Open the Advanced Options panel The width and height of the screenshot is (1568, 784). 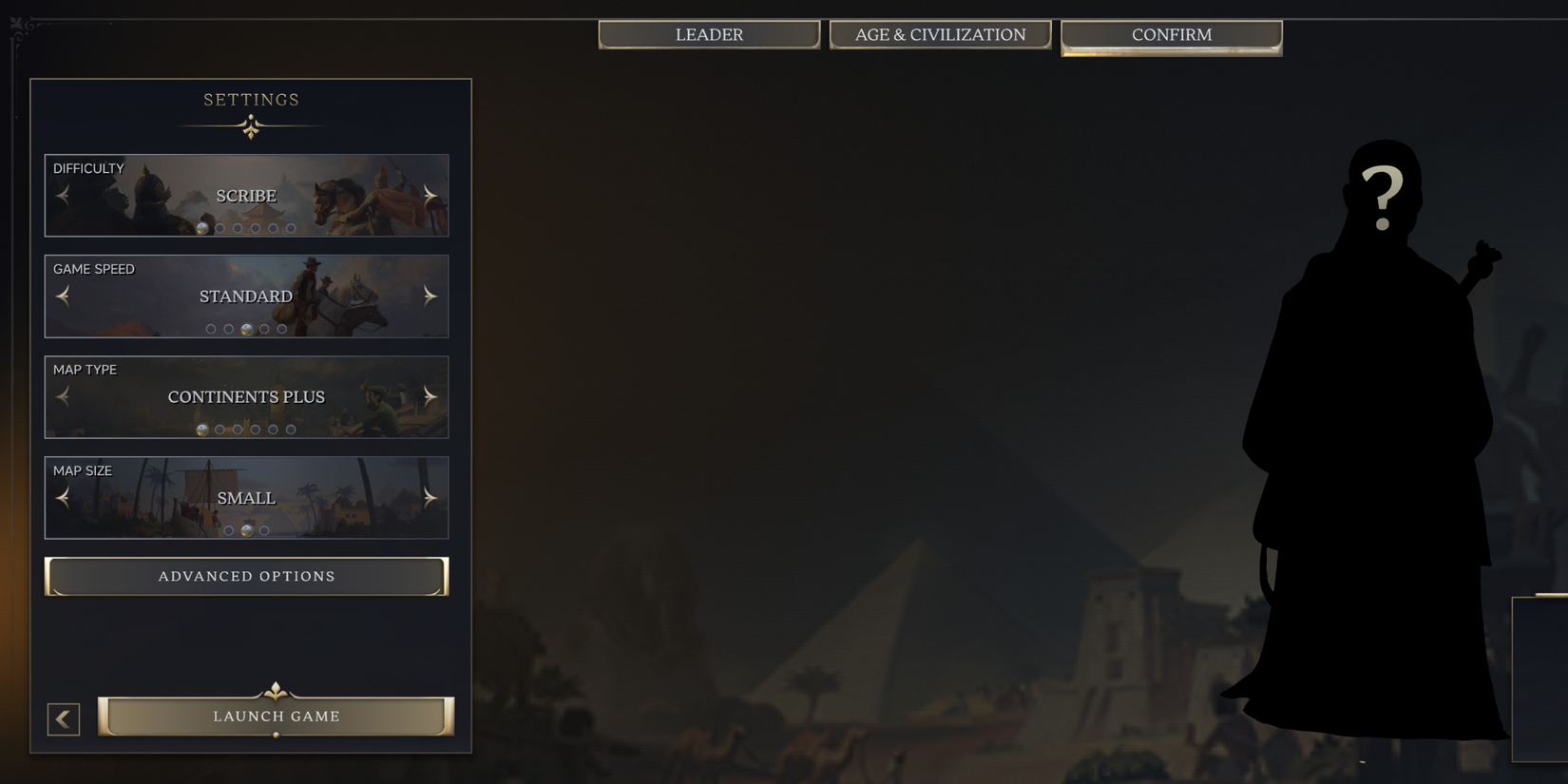tap(246, 576)
